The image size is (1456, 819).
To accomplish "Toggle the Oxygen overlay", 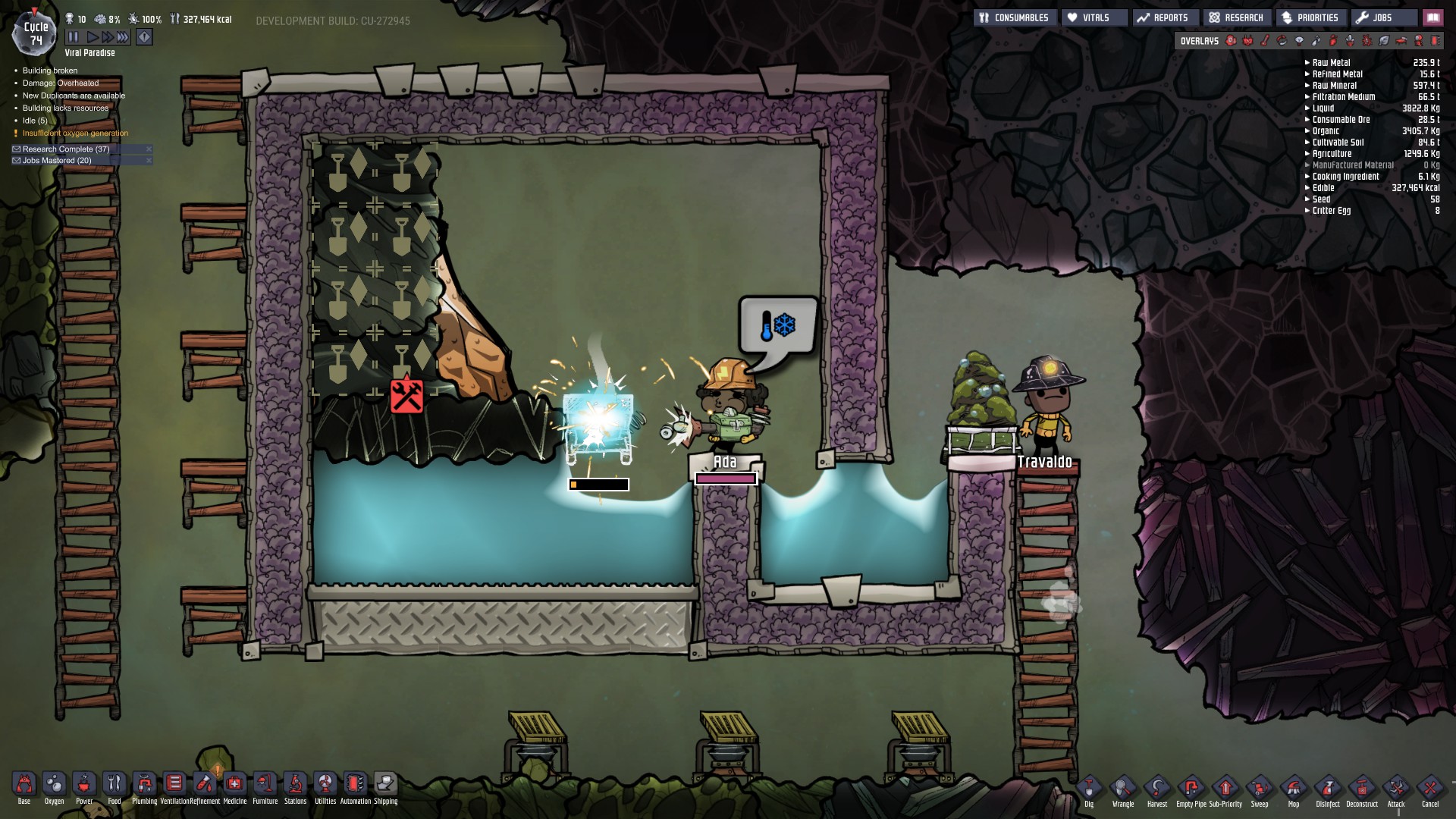I will [x=1230, y=42].
